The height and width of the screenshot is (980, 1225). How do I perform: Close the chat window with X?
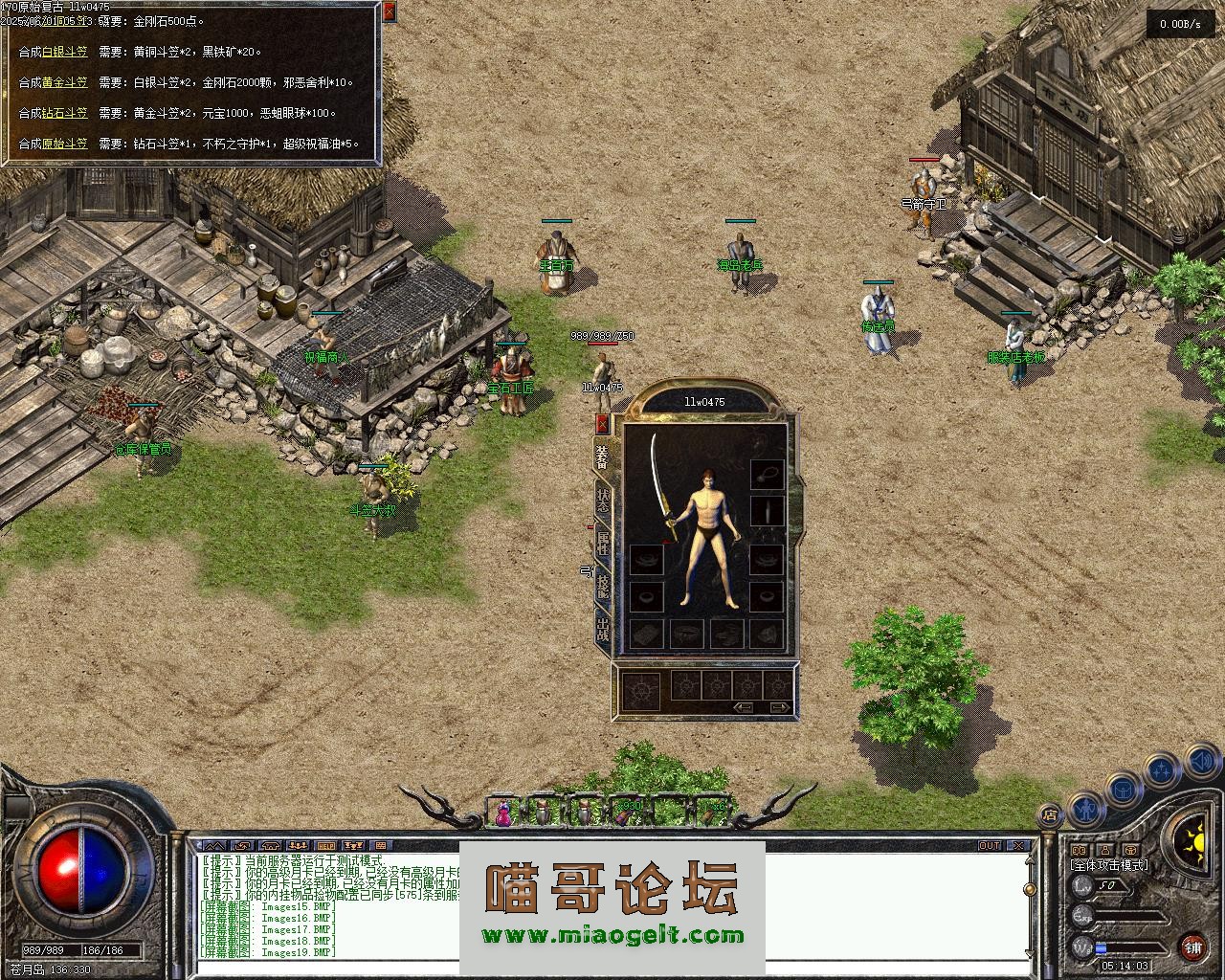click(x=1020, y=846)
